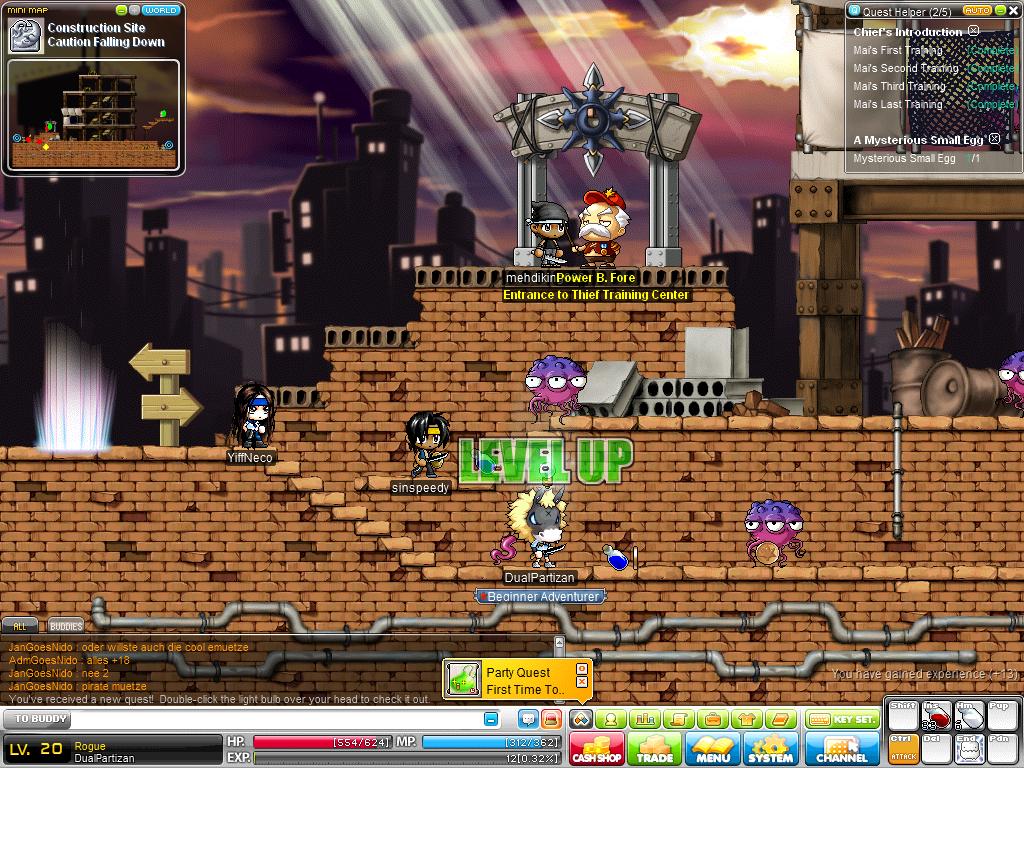This screenshot has width=1024, height=868.
Task: Open the System menu
Action: coord(771,749)
